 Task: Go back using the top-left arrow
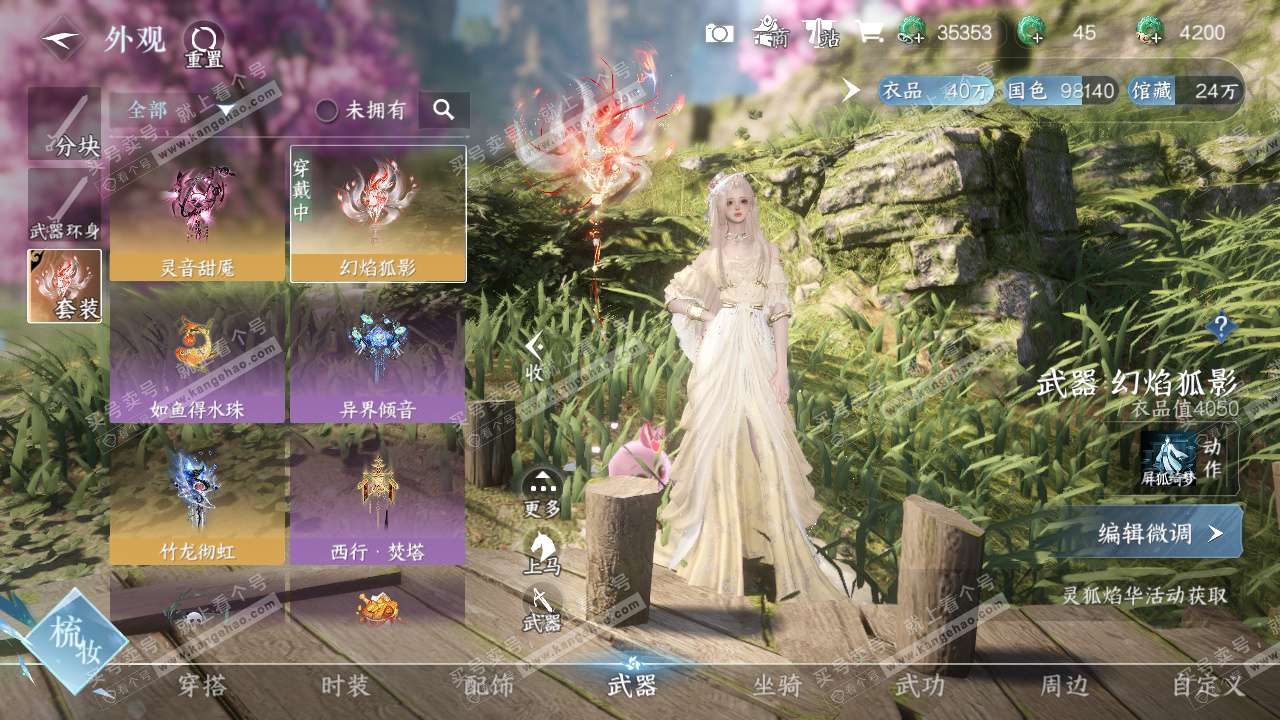coord(62,39)
